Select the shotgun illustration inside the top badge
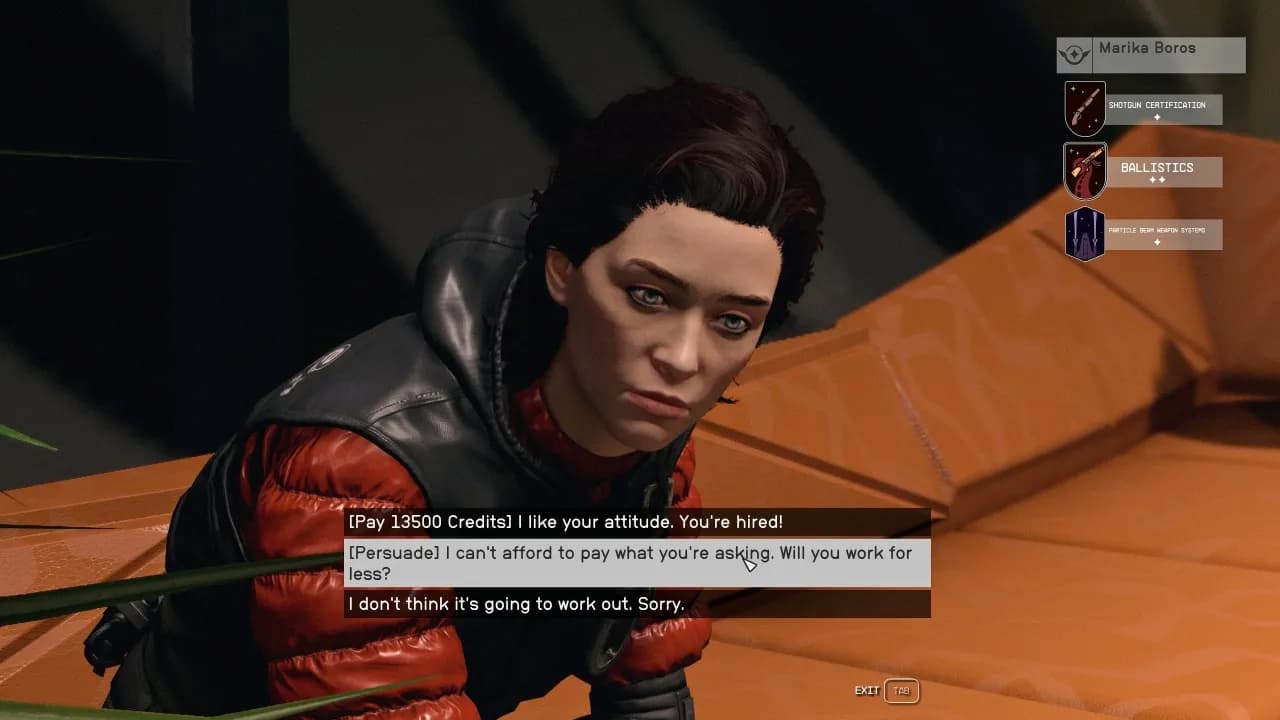Screen dimensions: 1280x720 (1085, 103)
